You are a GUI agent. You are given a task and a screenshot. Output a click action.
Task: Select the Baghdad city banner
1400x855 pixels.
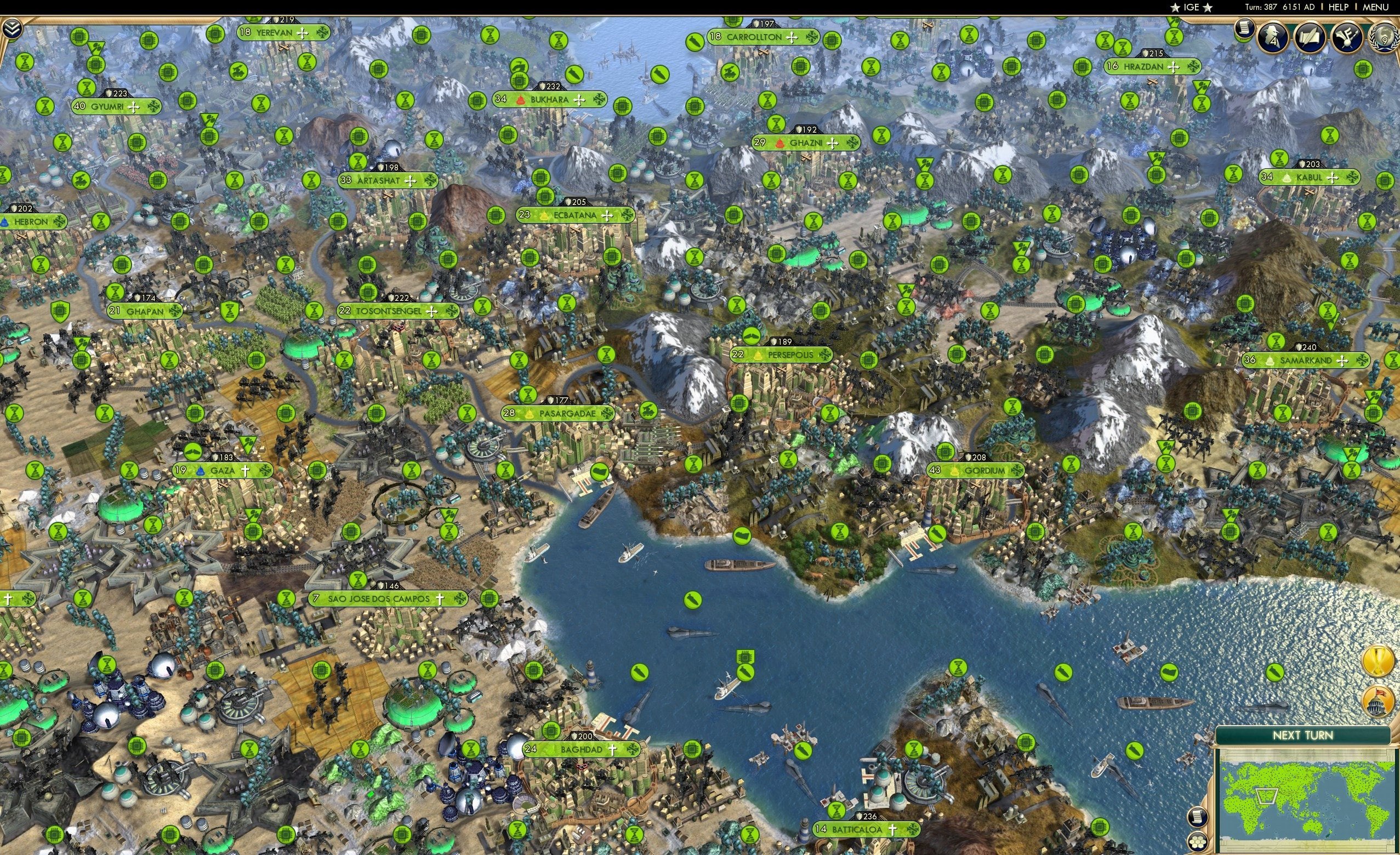click(581, 749)
